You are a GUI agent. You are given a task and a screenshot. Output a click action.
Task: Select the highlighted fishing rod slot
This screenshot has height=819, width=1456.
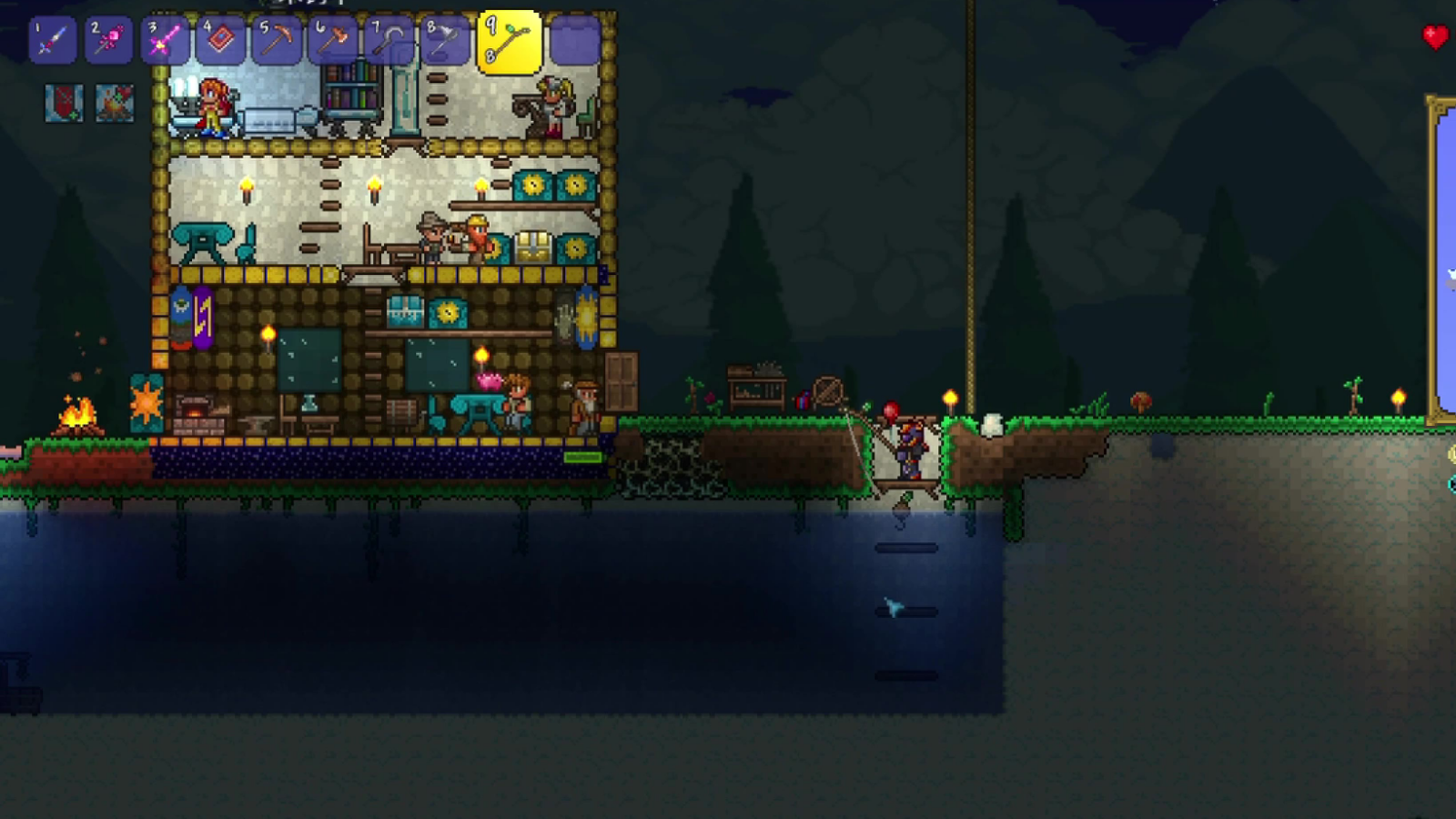(x=509, y=42)
